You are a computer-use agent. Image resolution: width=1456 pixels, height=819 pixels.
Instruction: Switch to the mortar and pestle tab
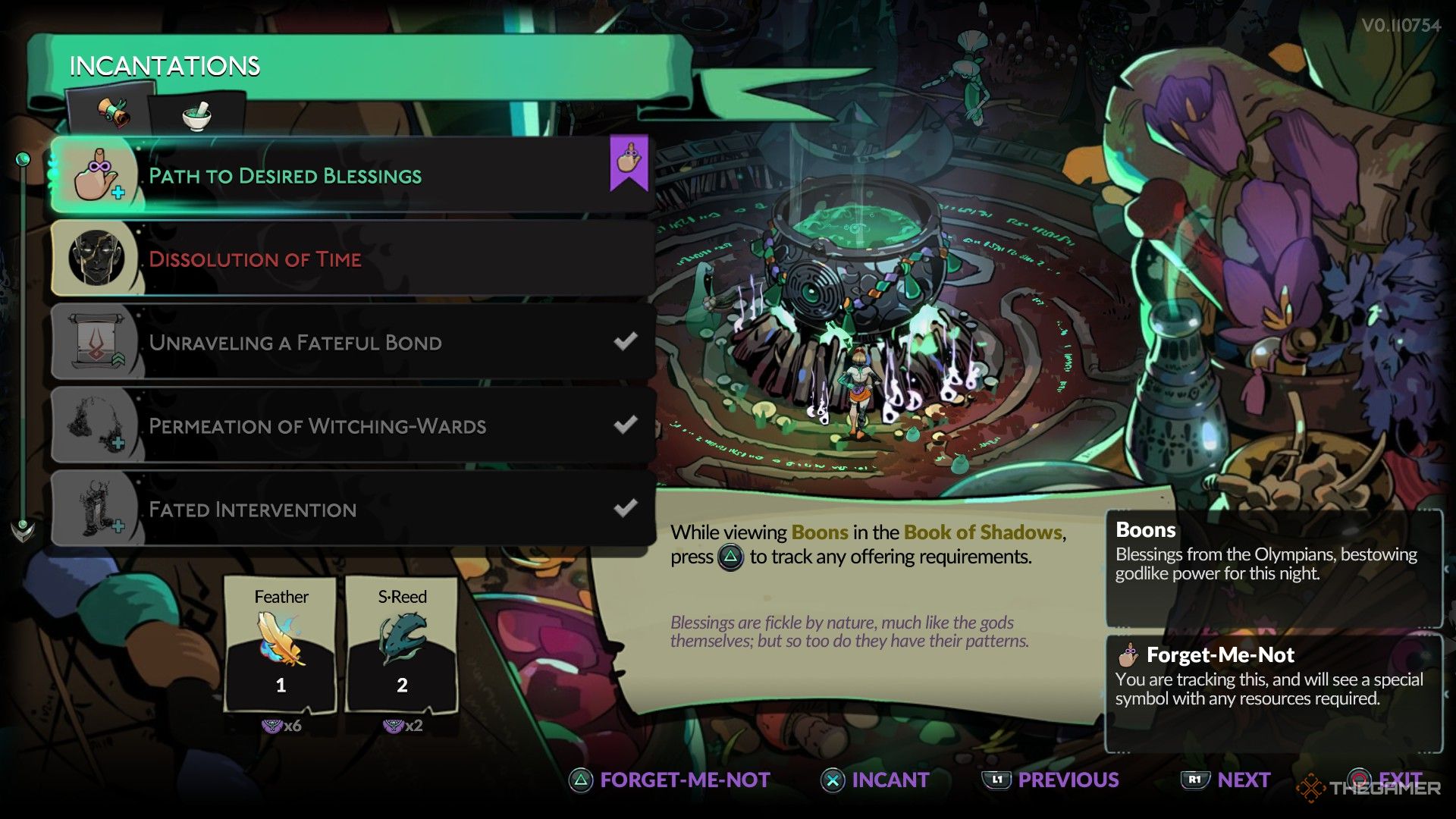click(x=196, y=116)
